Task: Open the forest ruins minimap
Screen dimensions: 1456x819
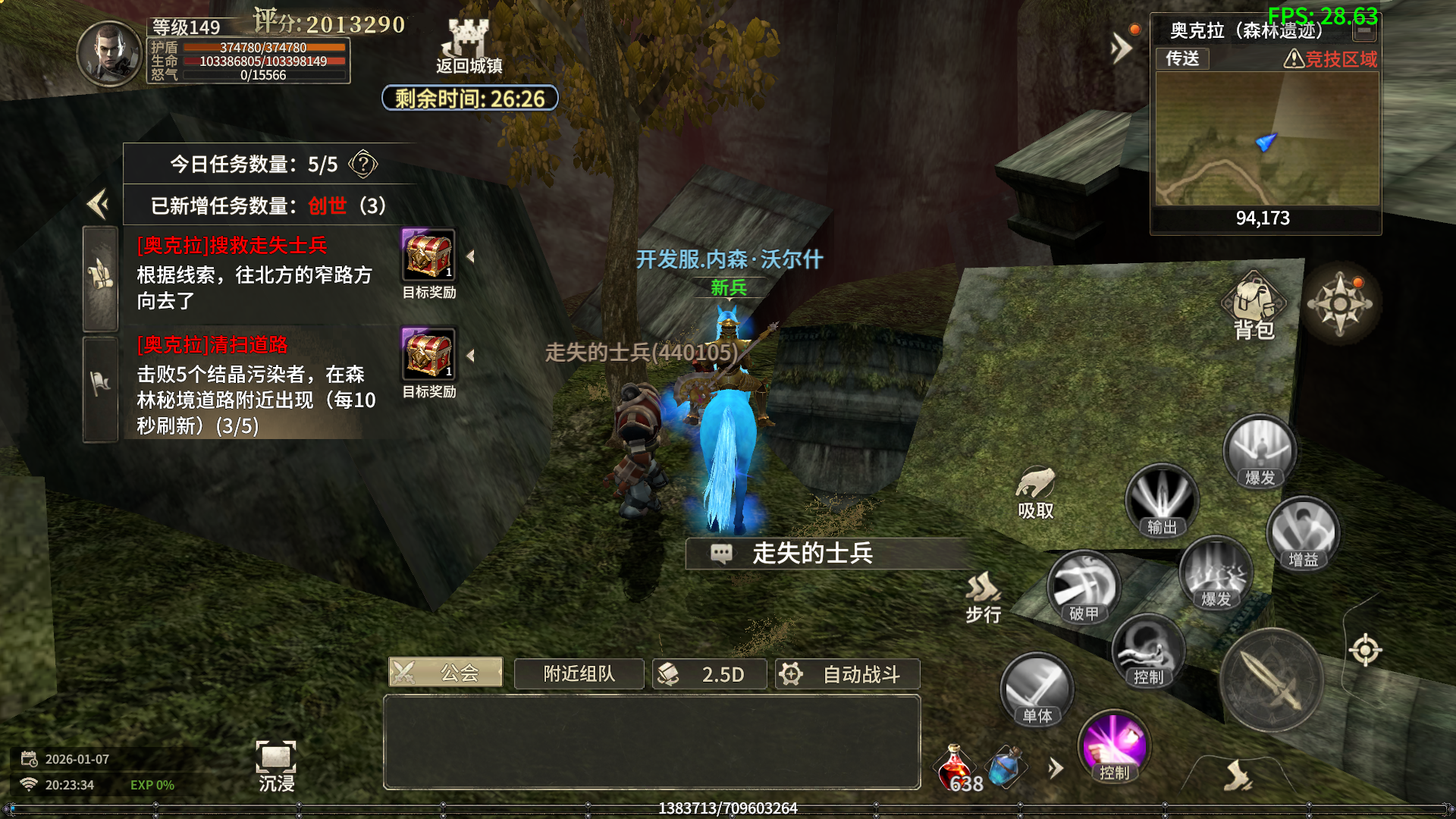Action: (1266, 139)
